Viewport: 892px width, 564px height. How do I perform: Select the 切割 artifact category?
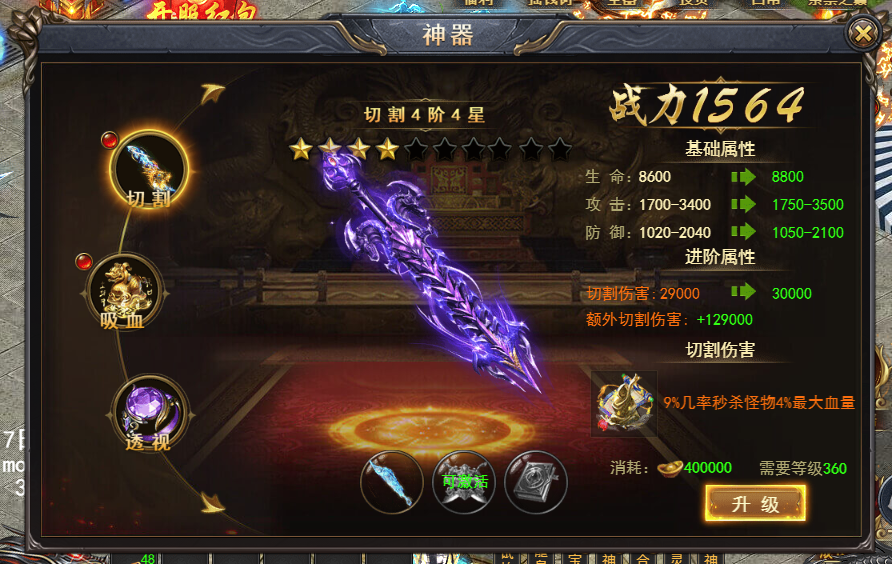coord(149,167)
